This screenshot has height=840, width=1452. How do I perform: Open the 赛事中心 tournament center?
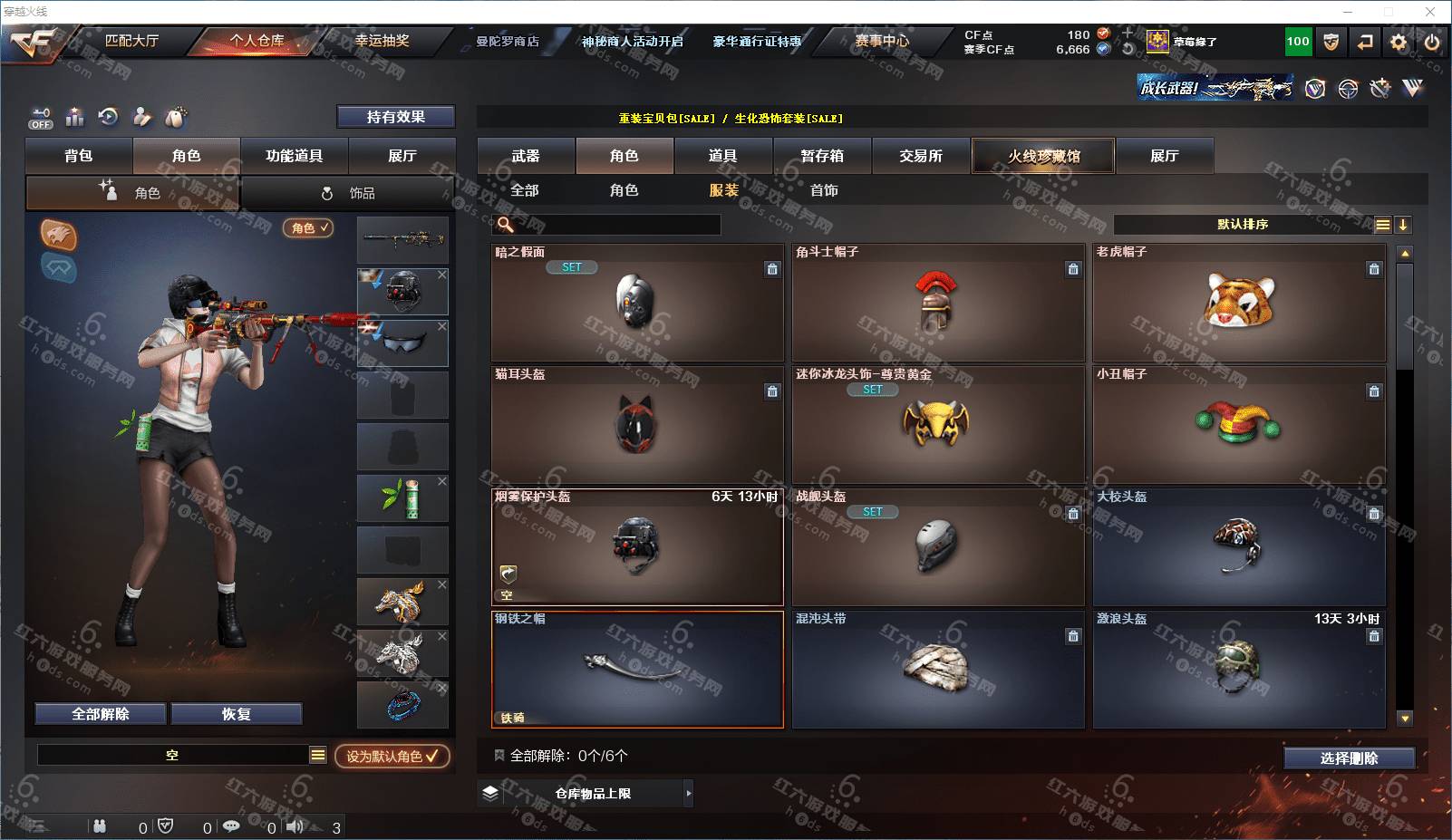click(x=881, y=41)
